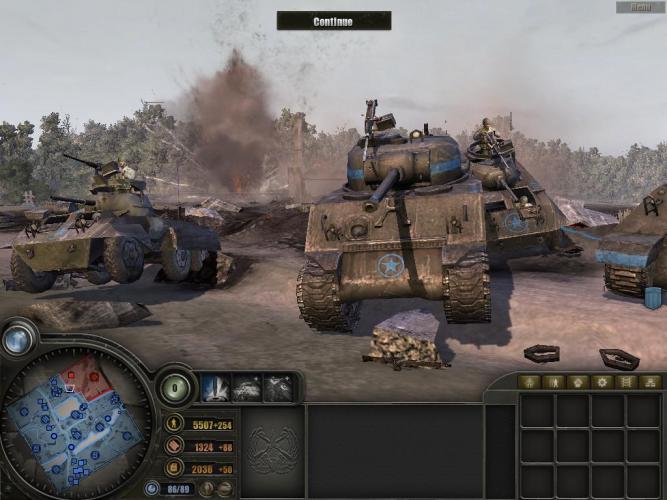
Task: Open the Menu button
Action: 638,7
